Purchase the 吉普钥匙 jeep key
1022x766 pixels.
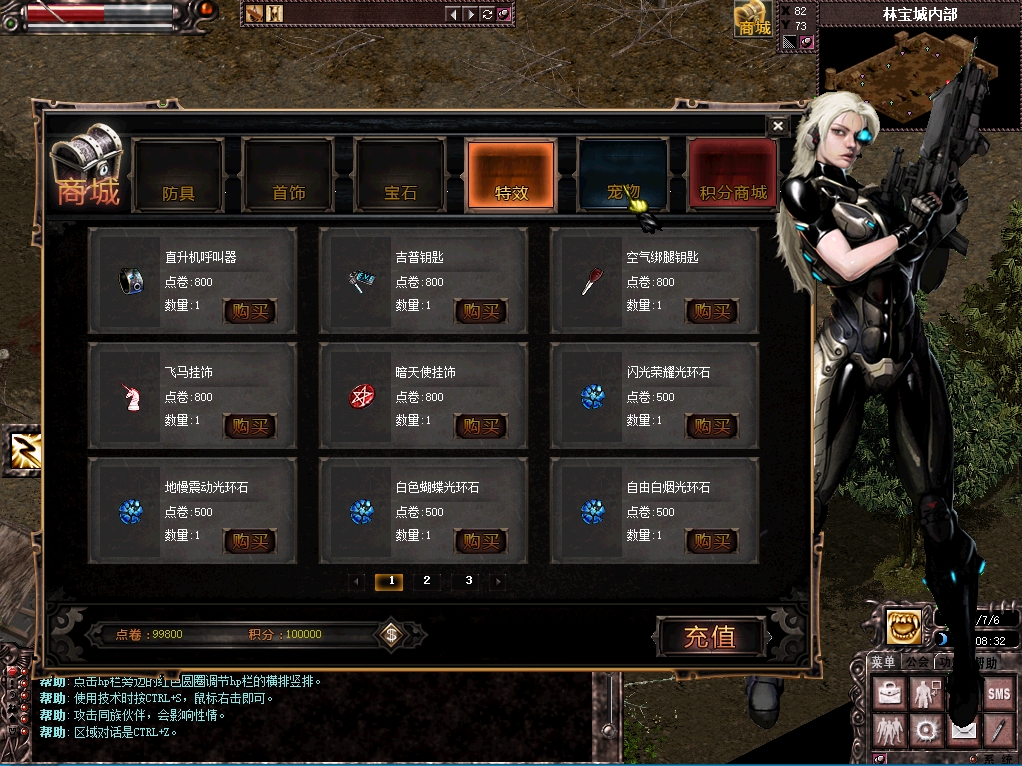coord(480,311)
